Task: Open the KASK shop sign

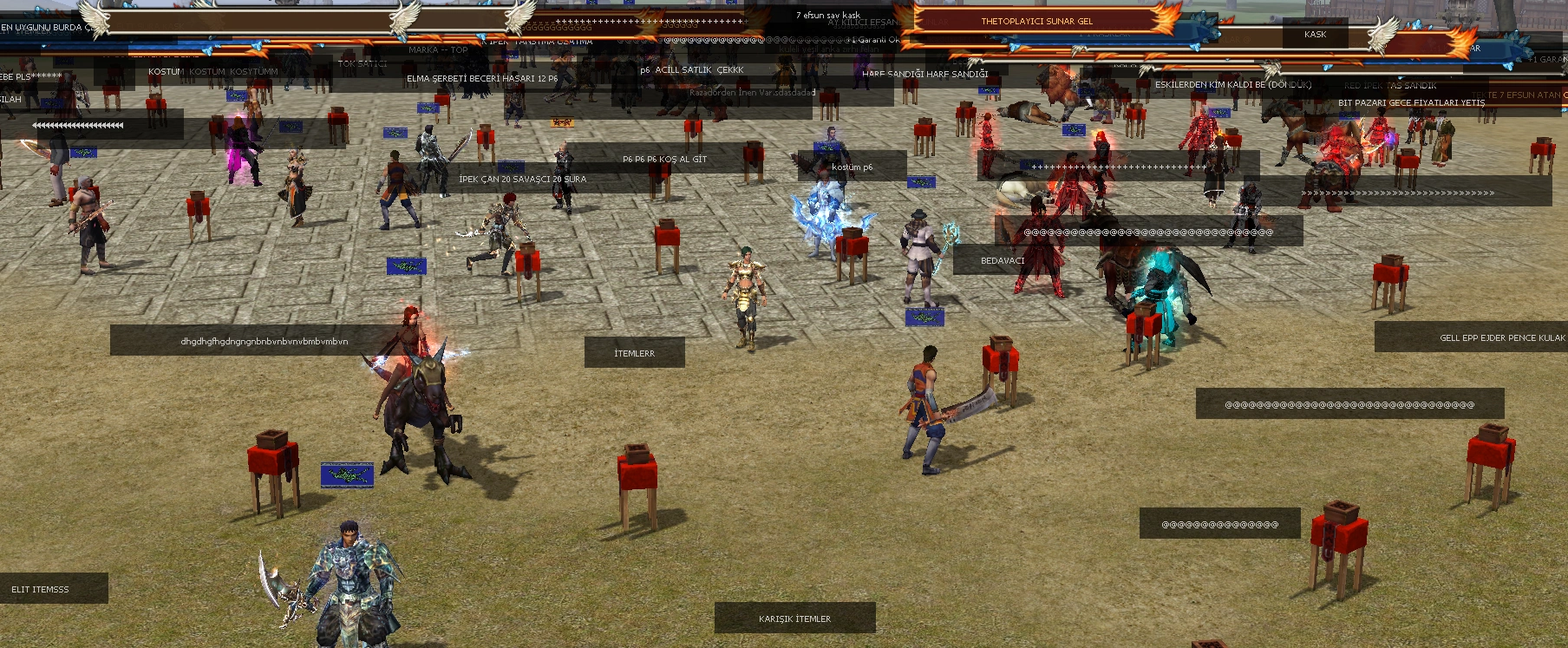Action: click(x=1315, y=35)
